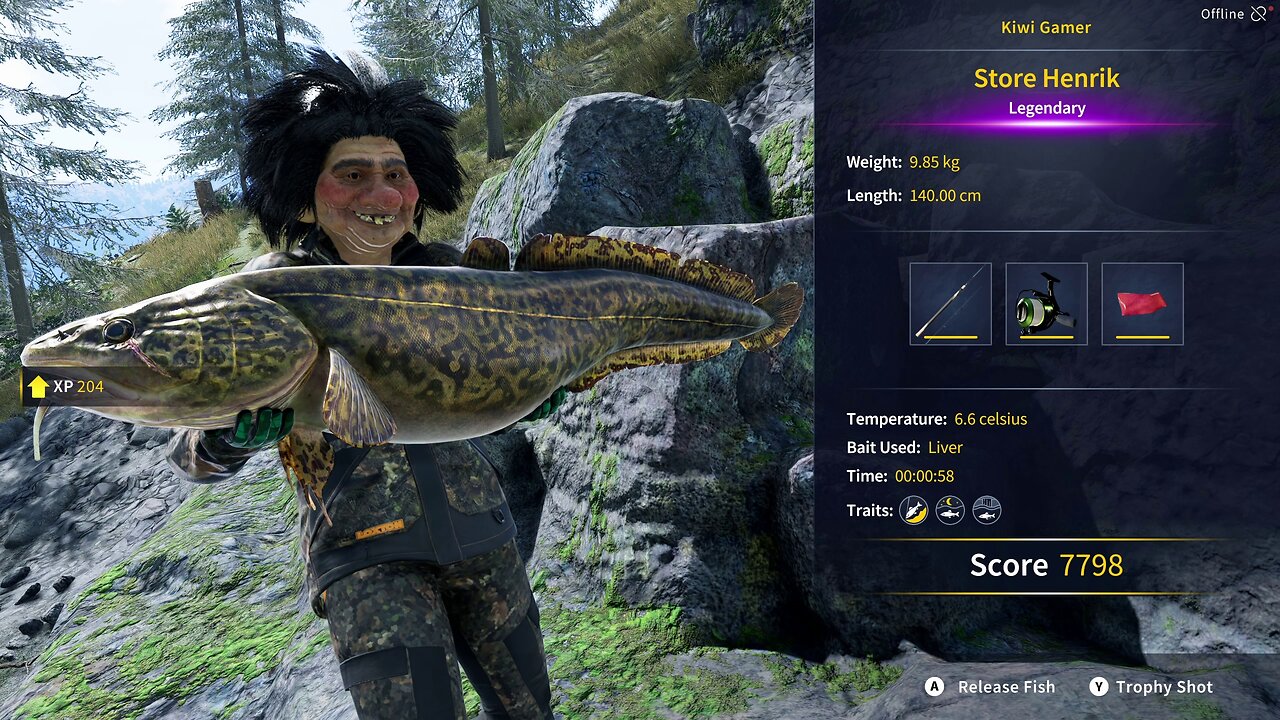Select the hooked-fish trait icon with yellow crescent
Screen dimensions: 1280x720
[914, 510]
